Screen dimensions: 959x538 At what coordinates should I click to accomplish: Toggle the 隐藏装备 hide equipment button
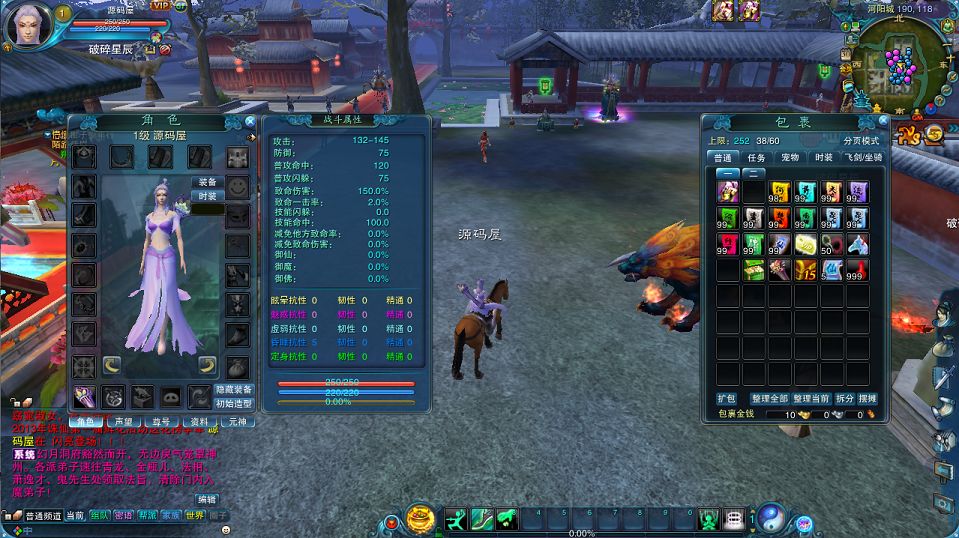pos(233,389)
